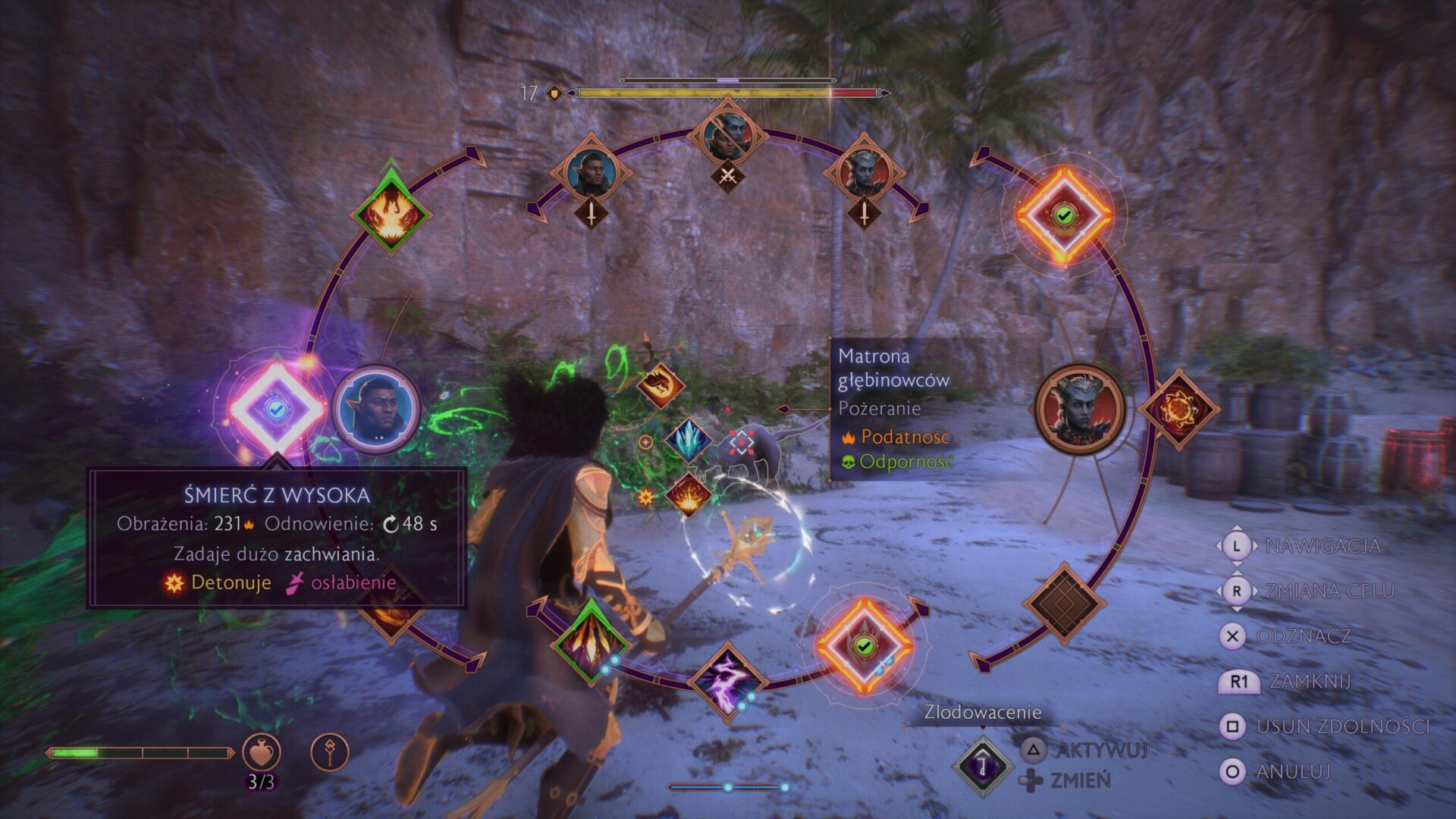The width and height of the screenshot is (1456, 819).
Task: Select the horned companion's large round portrait
Action: (1080, 410)
